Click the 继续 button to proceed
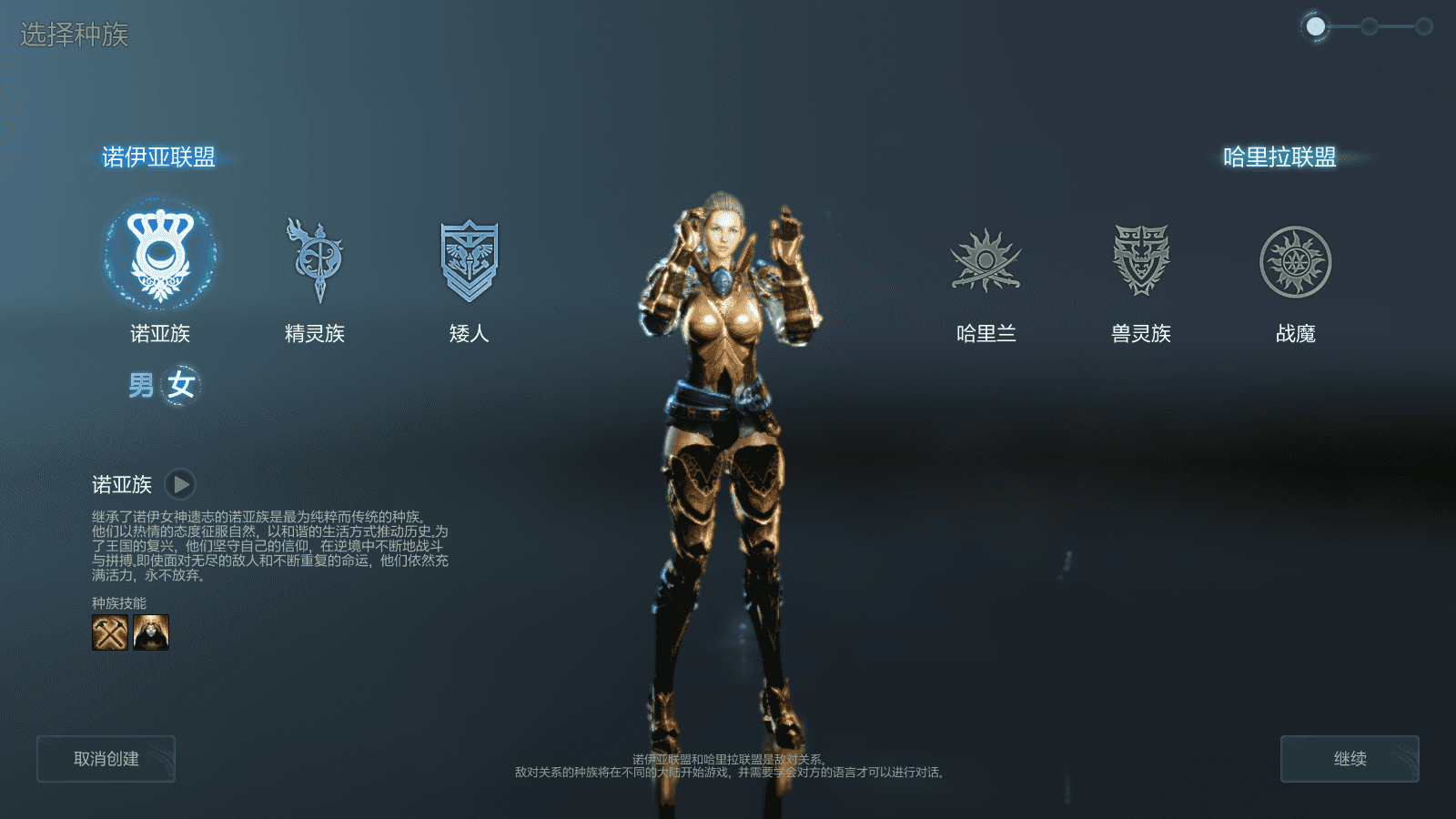1456x819 pixels. (1350, 758)
